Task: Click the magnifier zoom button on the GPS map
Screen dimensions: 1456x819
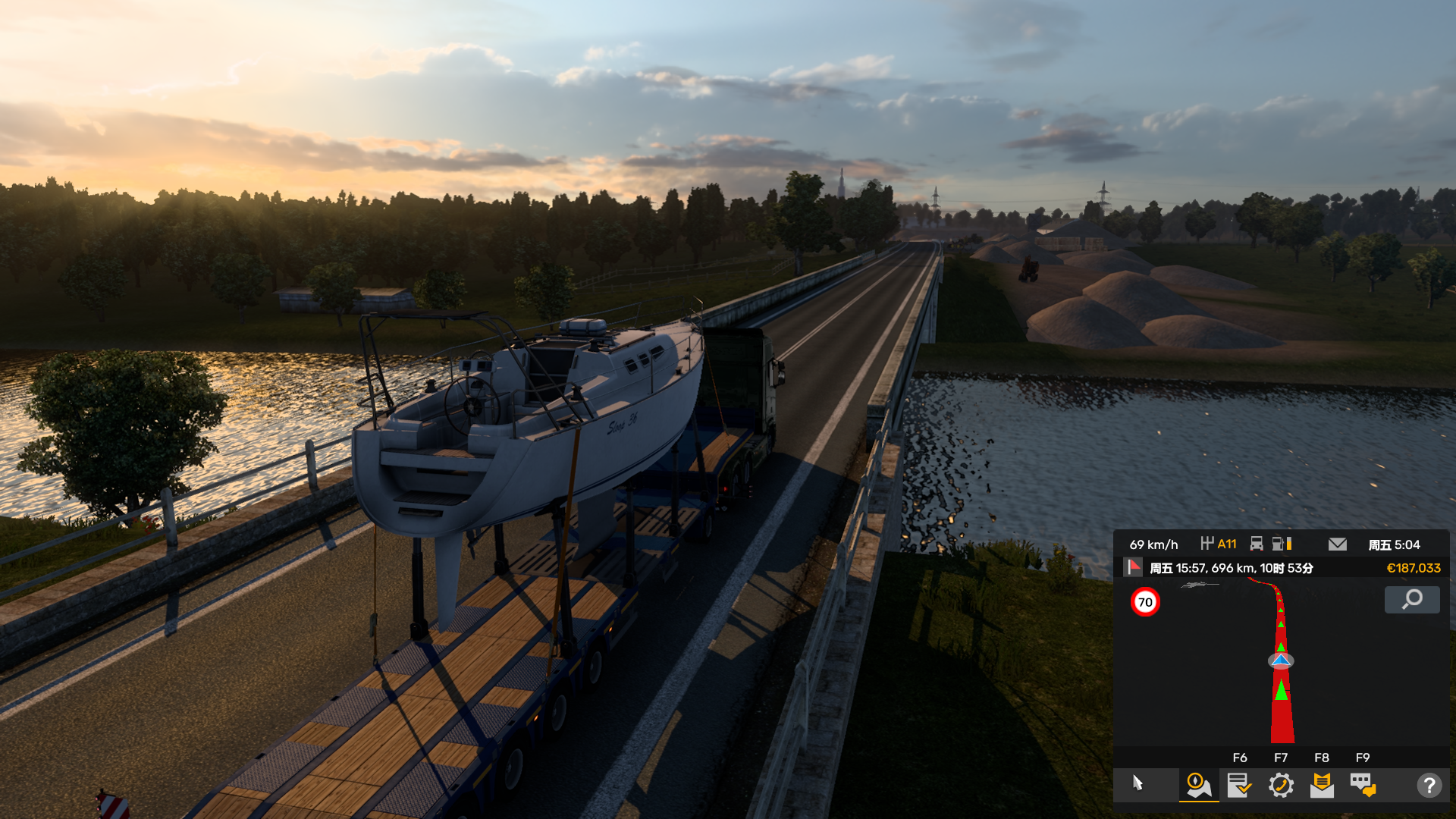Action: coord(1411,600)
